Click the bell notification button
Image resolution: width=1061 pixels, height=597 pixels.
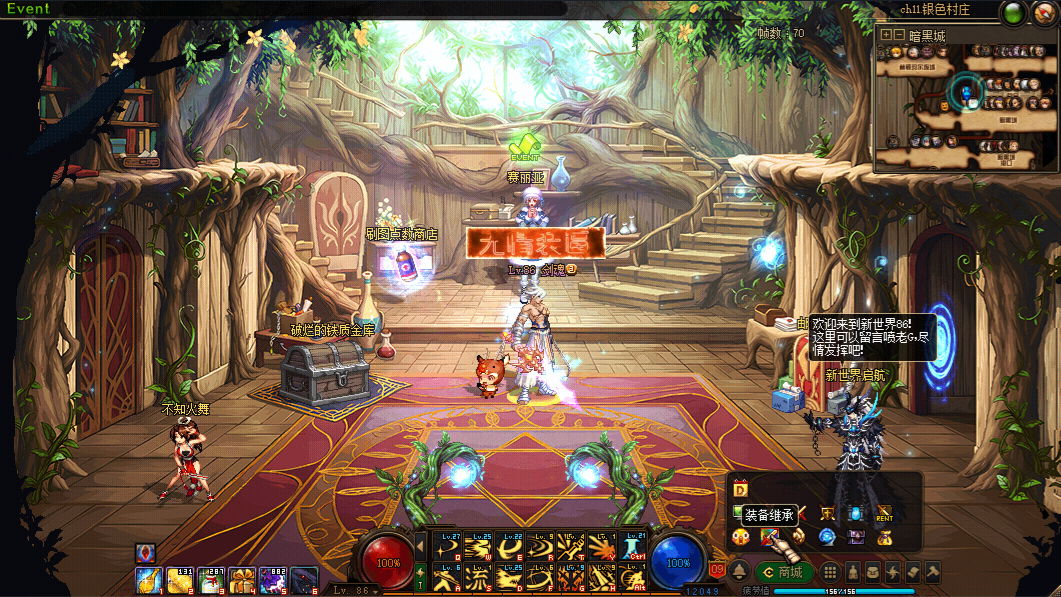(x=739, y=571)
